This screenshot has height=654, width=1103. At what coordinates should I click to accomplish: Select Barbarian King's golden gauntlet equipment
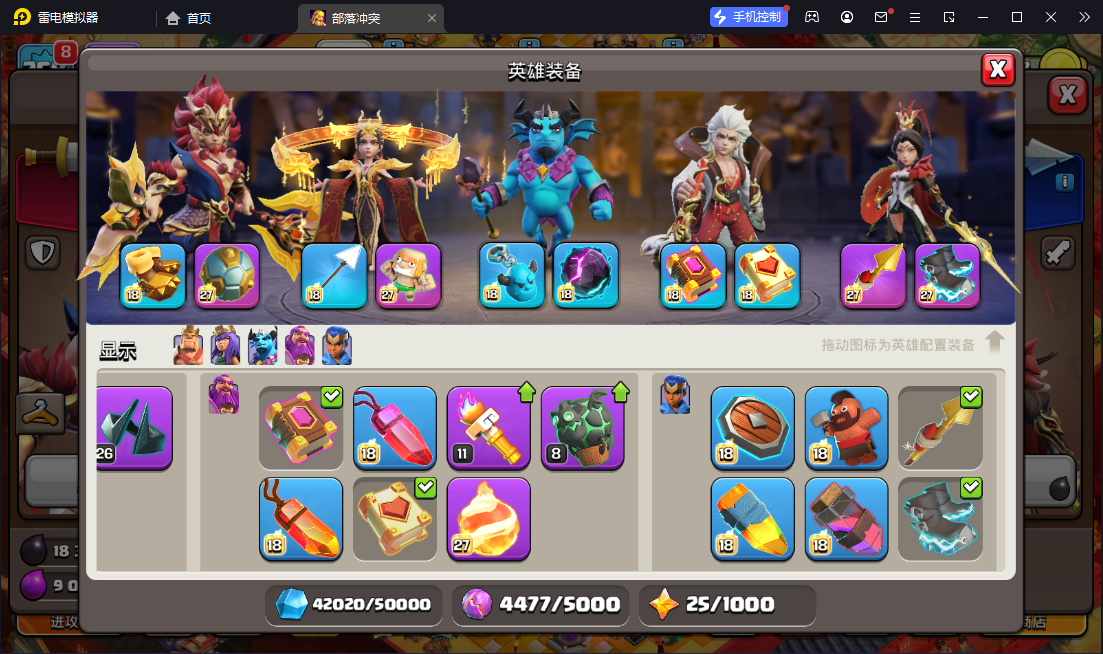coord(153,275)
